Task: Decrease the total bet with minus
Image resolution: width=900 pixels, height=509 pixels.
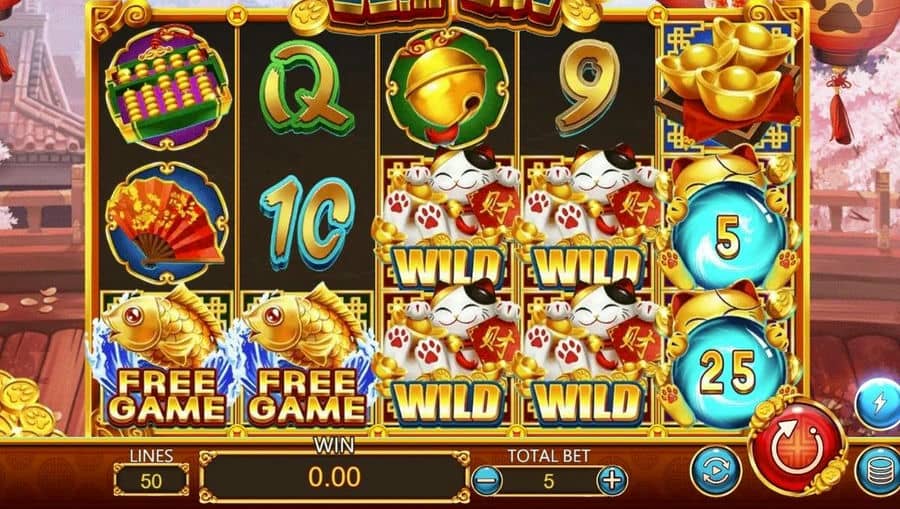Action: [485, 481]
